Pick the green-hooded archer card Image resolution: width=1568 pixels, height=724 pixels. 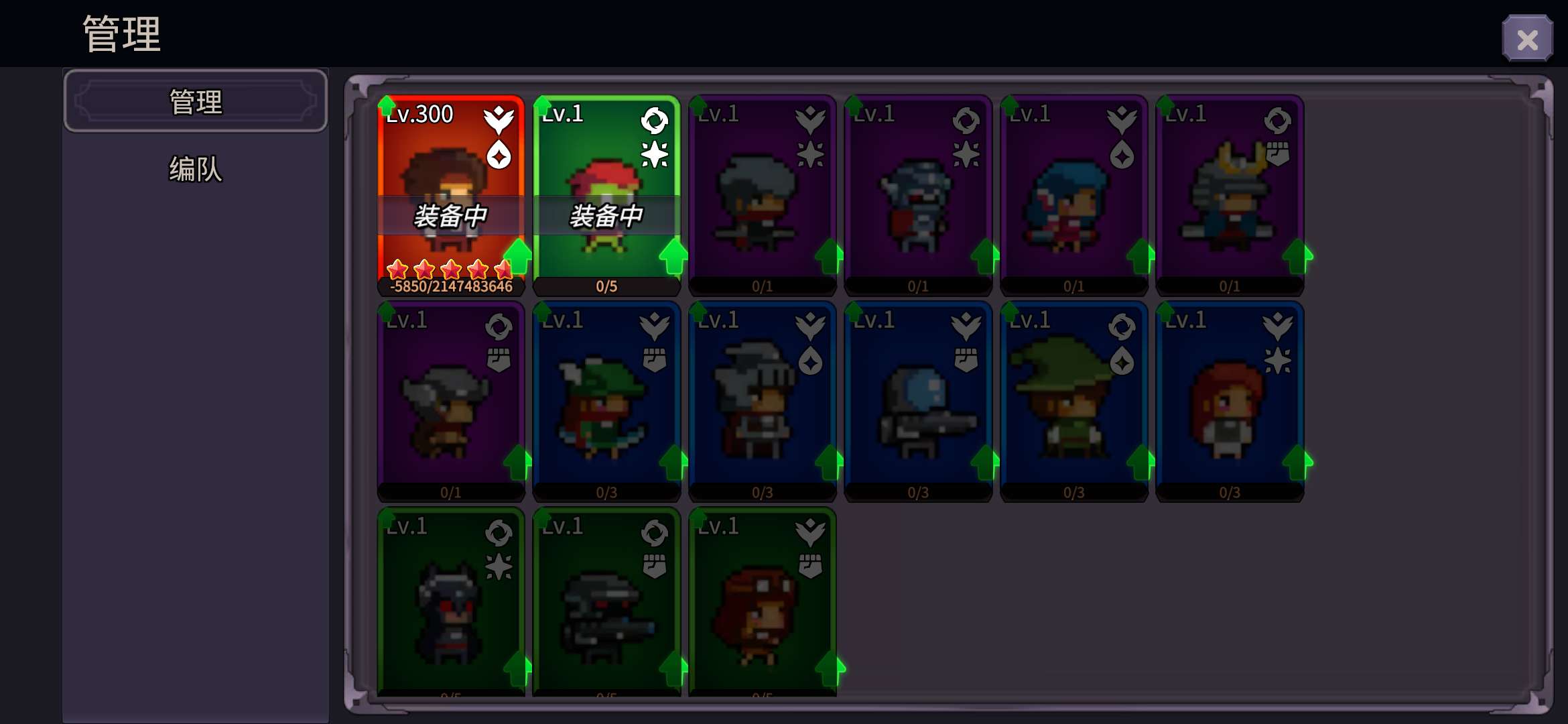tap(606, 401)
